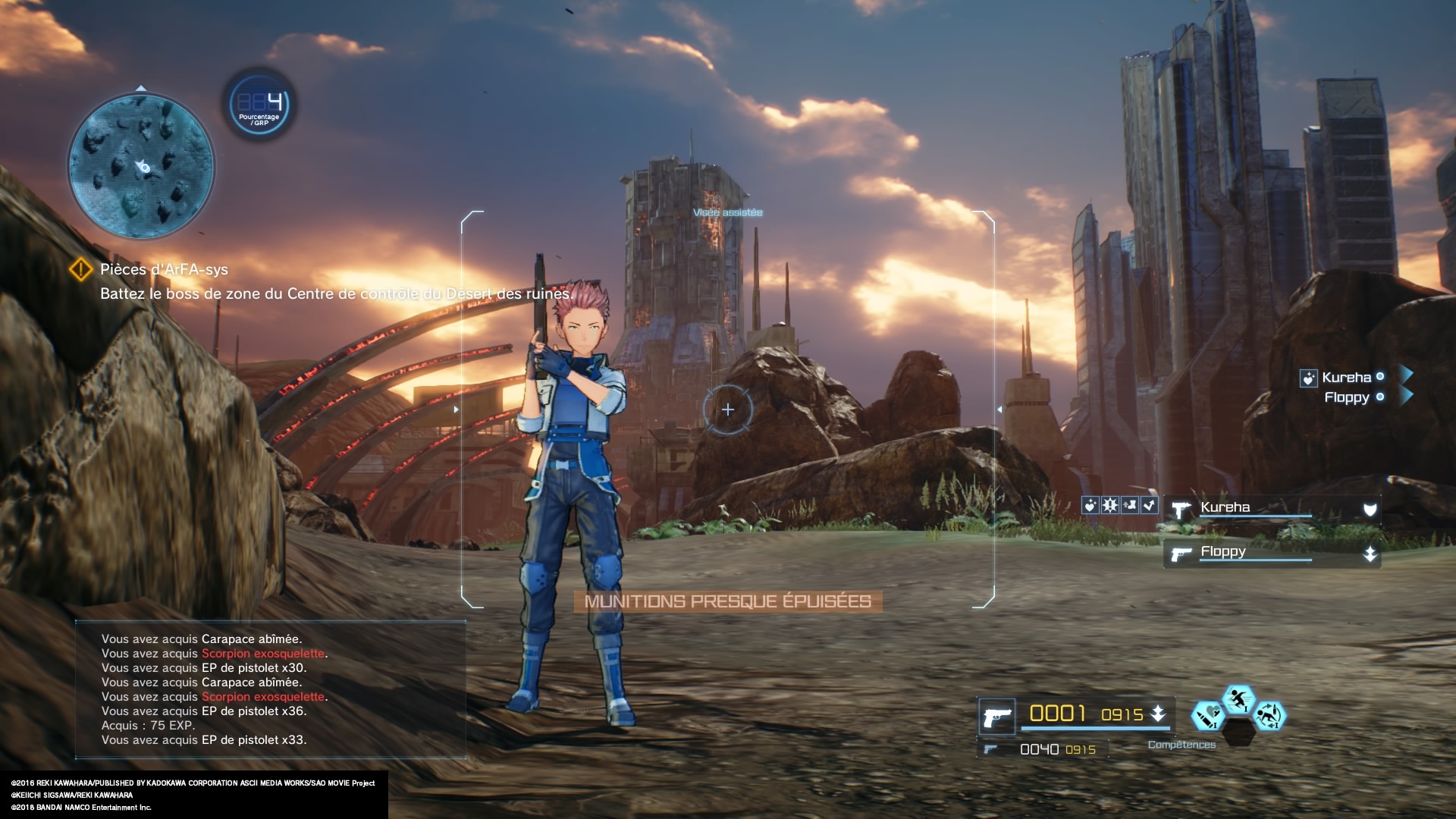Open the item pickup message log
This screenshot has width=1456, height=819.
[x=270, y=689]
